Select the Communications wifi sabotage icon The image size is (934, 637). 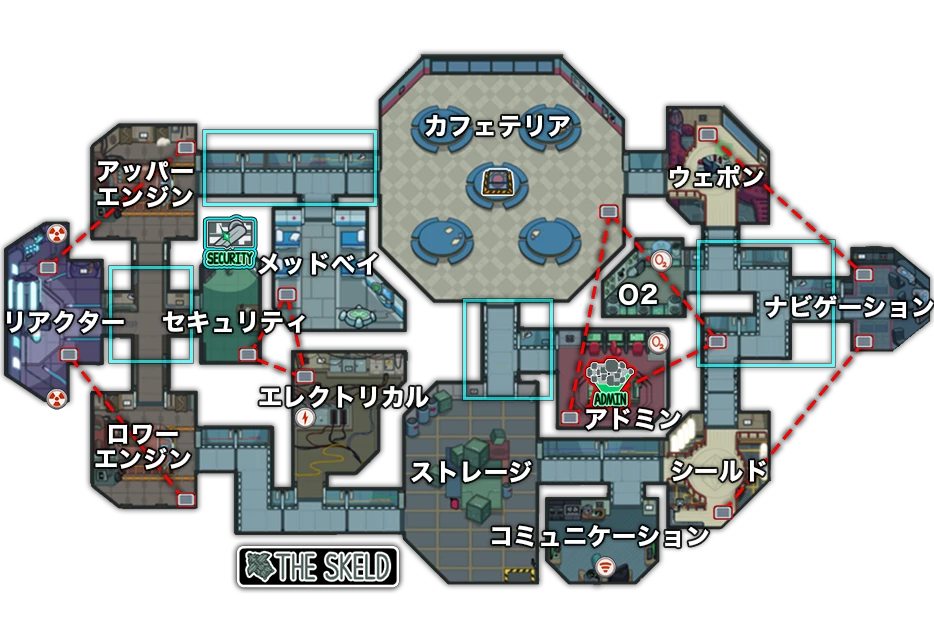604,568
